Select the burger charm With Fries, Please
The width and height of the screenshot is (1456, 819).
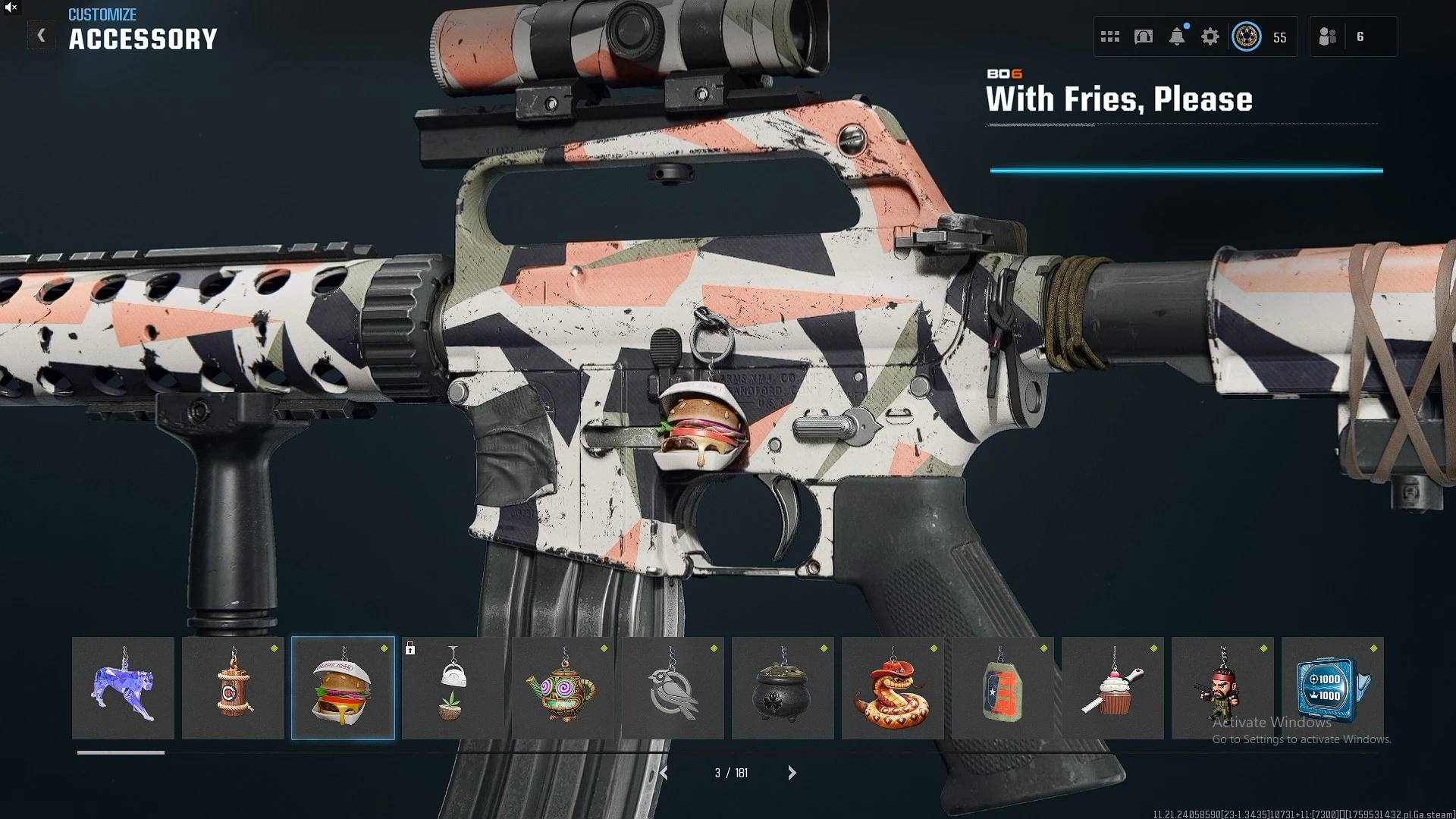coord(343,688)
